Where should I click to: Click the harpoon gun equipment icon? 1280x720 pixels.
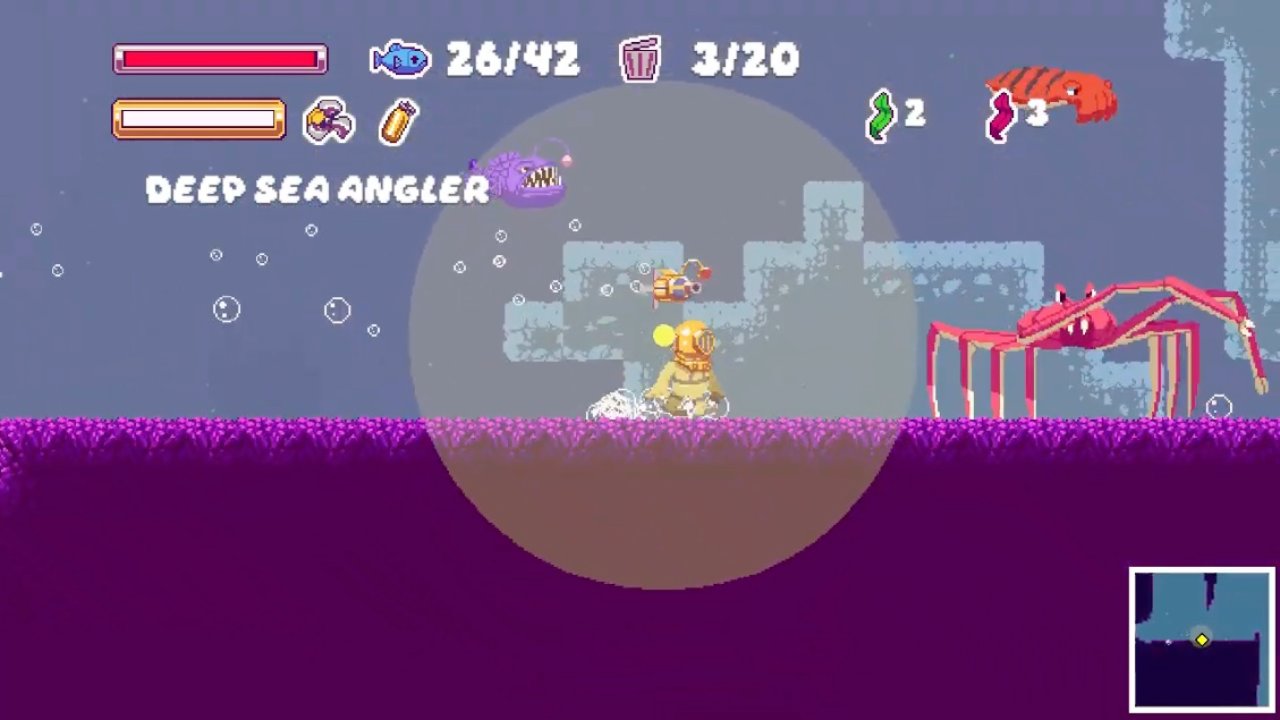[x=328, y=120]
